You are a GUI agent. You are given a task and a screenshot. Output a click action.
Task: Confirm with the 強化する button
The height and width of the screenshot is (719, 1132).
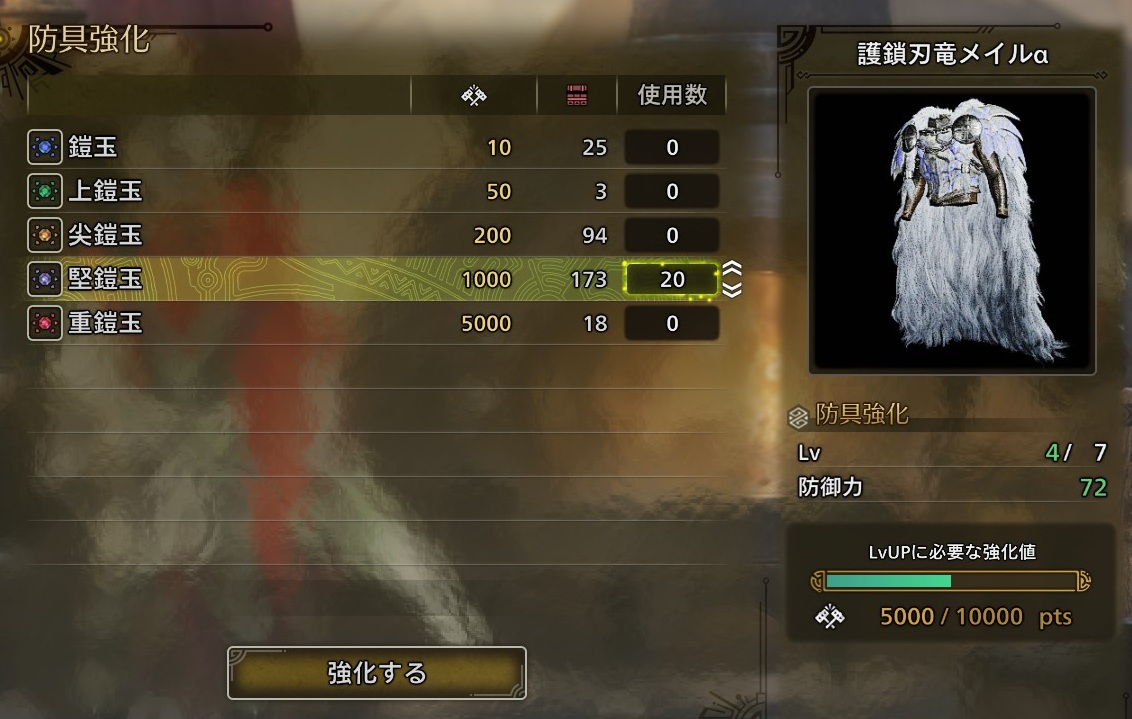coord(377,673)
